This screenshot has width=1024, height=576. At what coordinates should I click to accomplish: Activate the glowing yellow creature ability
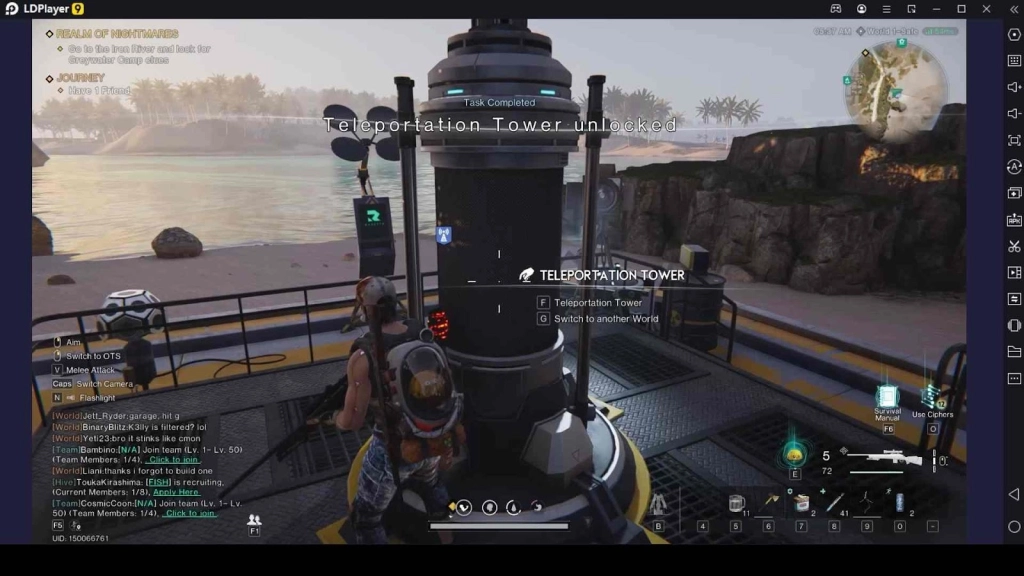[x=794, y=454]
